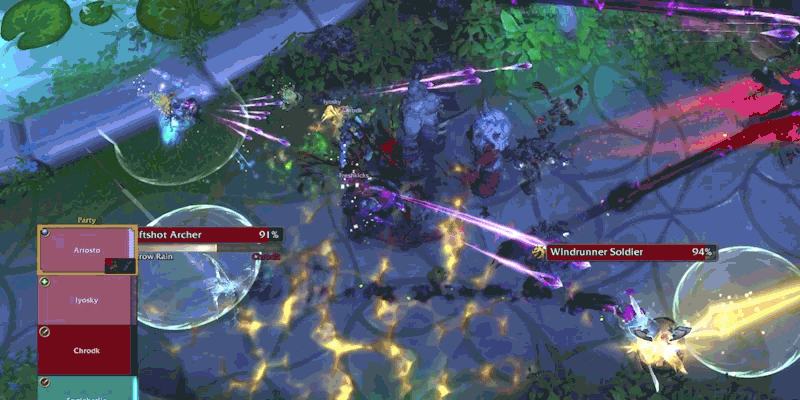800x400 pixels.
Task: Click the Swiftshot Archer nameplate
Action: click(210, 235)
